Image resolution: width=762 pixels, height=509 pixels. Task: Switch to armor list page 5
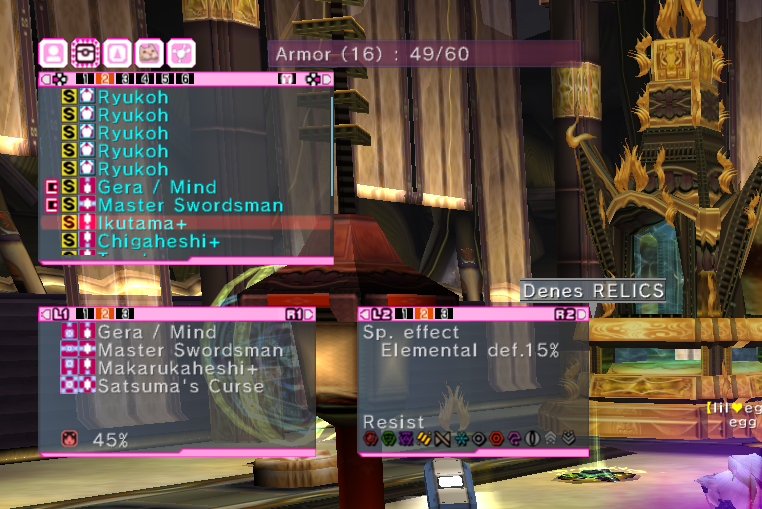click(165, 79)
